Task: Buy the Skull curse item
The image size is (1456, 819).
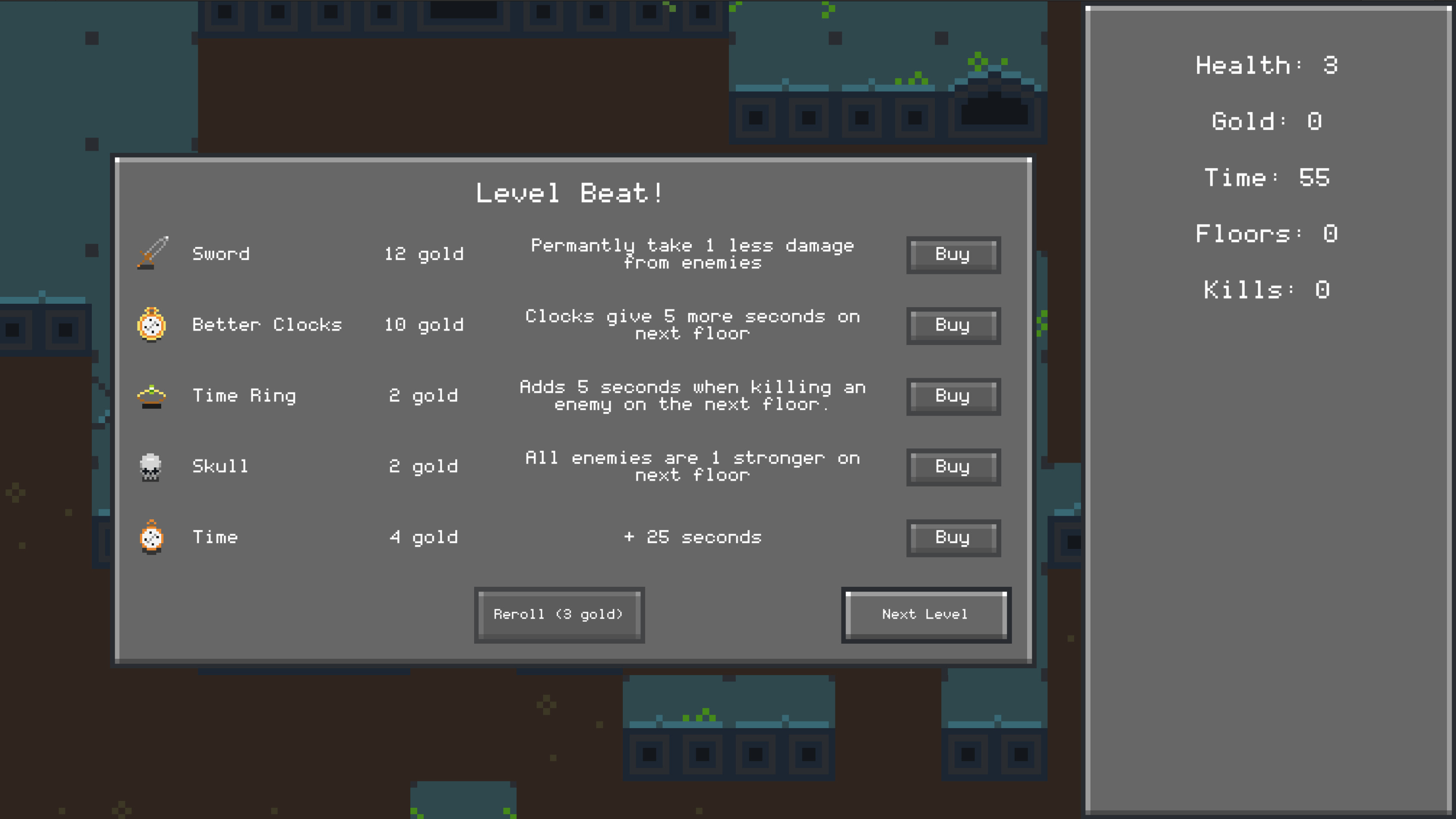Action: (953, 467)
